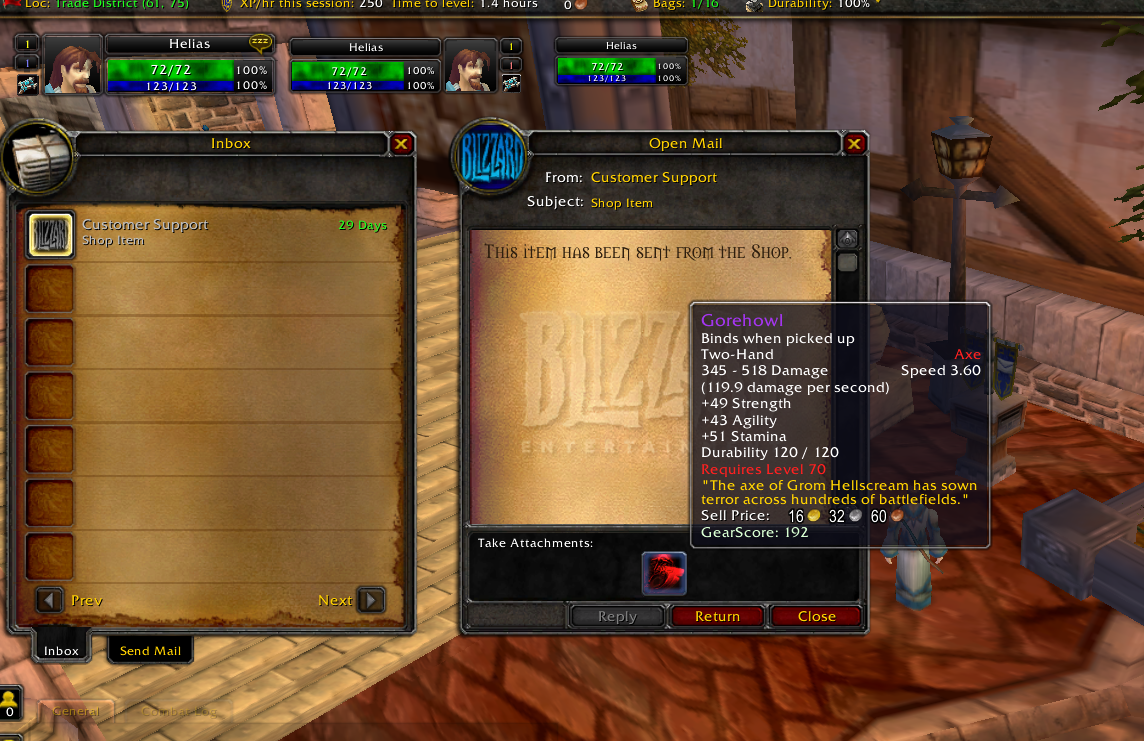
Task: Close the Open Mail window
Action: pyautogui.click(x=854, y=144)
